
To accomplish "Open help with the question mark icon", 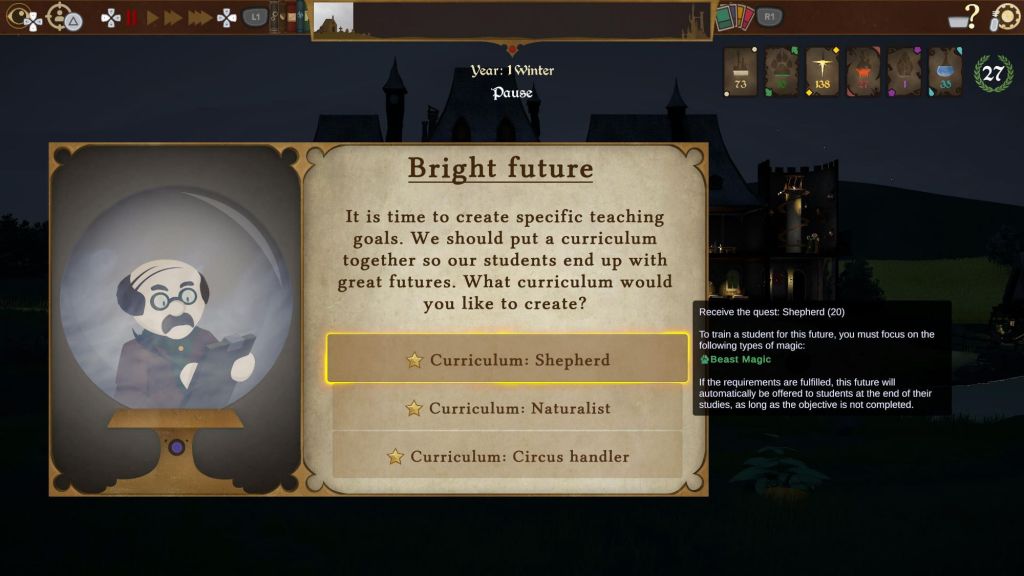I will click(x=968, y=16).
